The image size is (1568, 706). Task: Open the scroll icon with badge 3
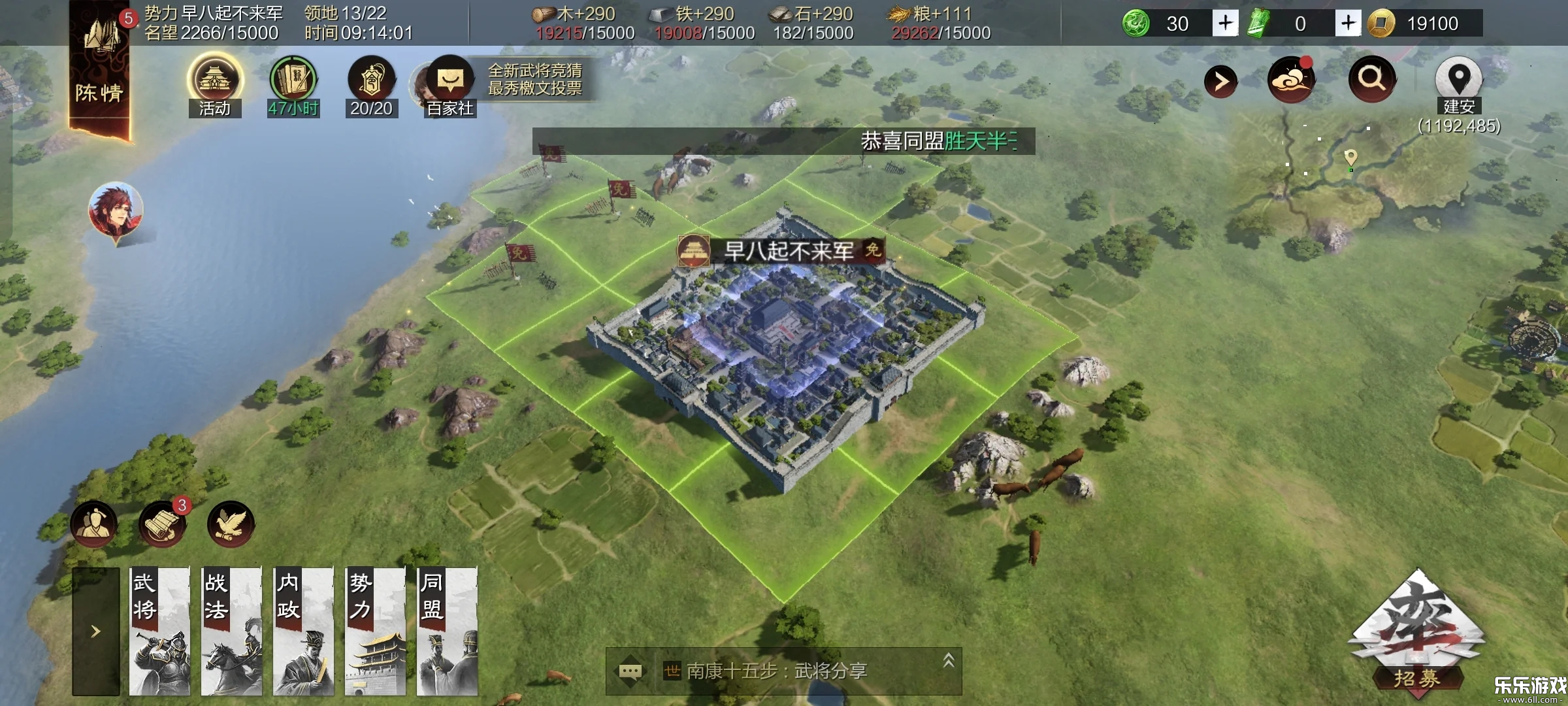click(161, 524)
